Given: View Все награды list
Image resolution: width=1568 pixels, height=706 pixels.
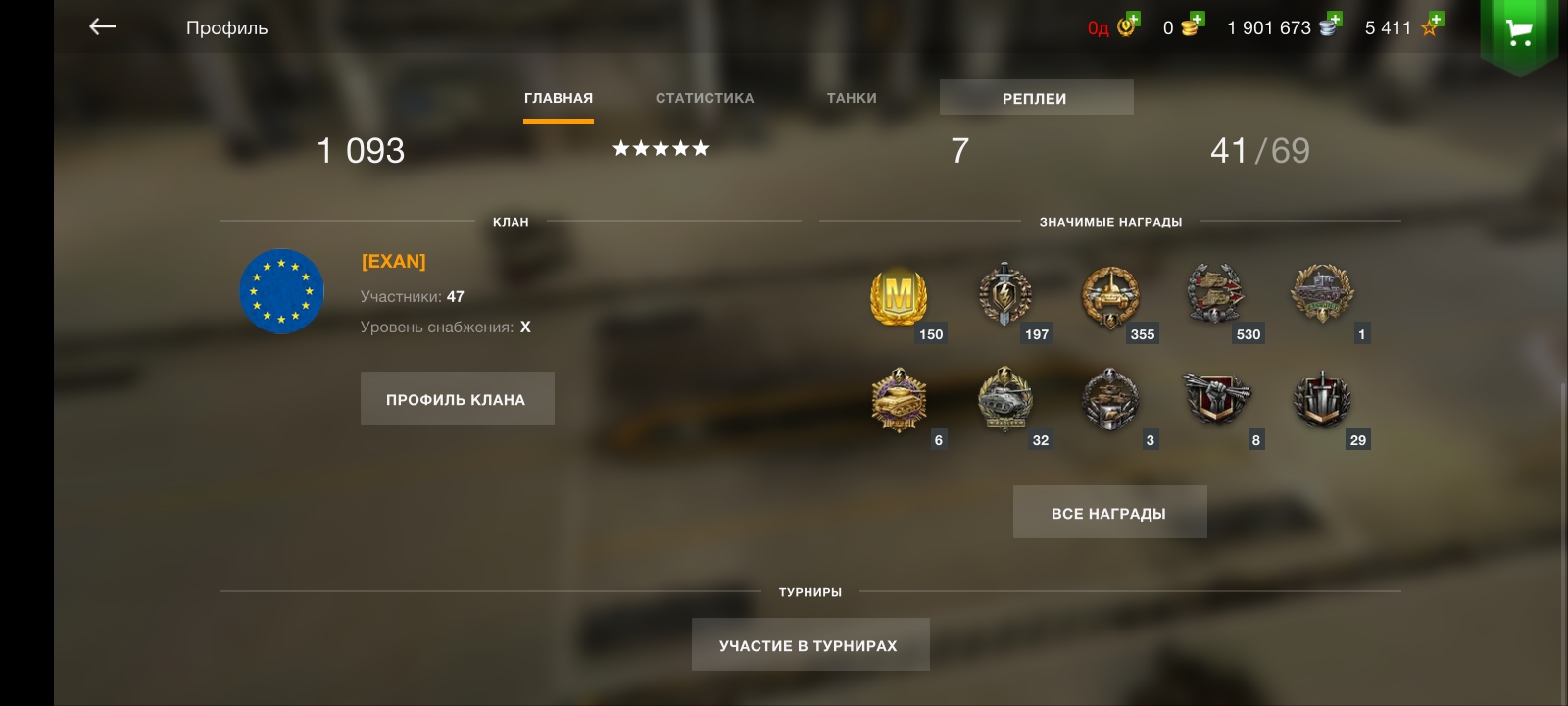Looking at the screenshot, I should coord(1109,513).
